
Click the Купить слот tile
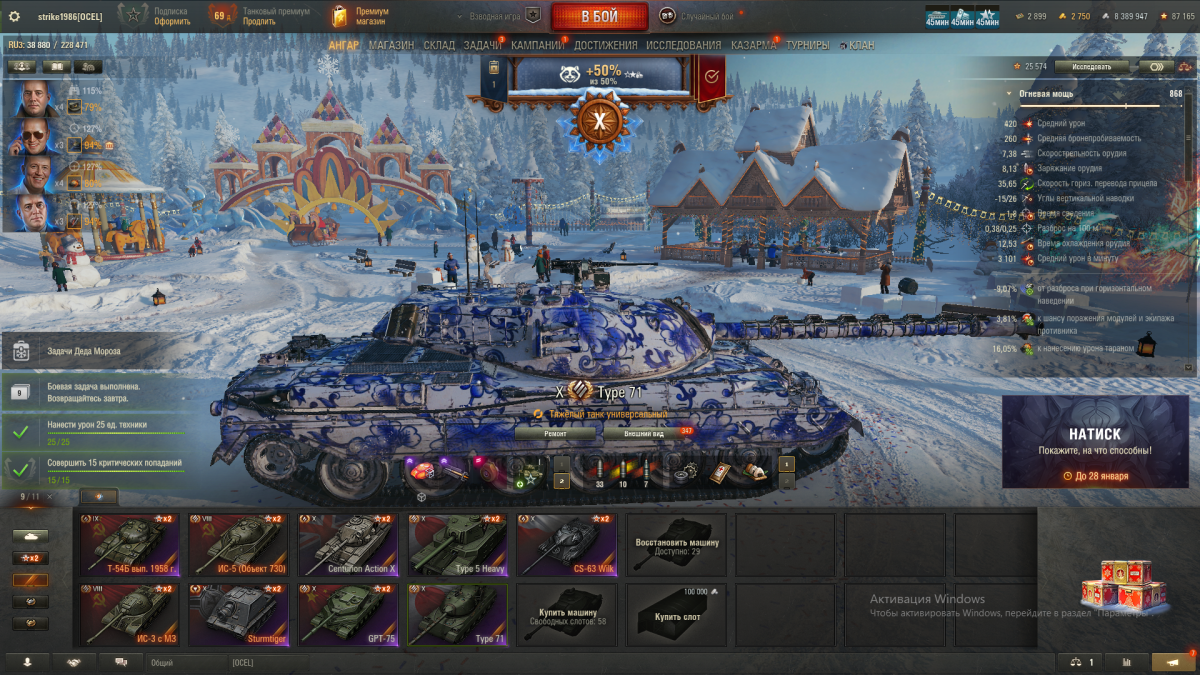point(677,614)
